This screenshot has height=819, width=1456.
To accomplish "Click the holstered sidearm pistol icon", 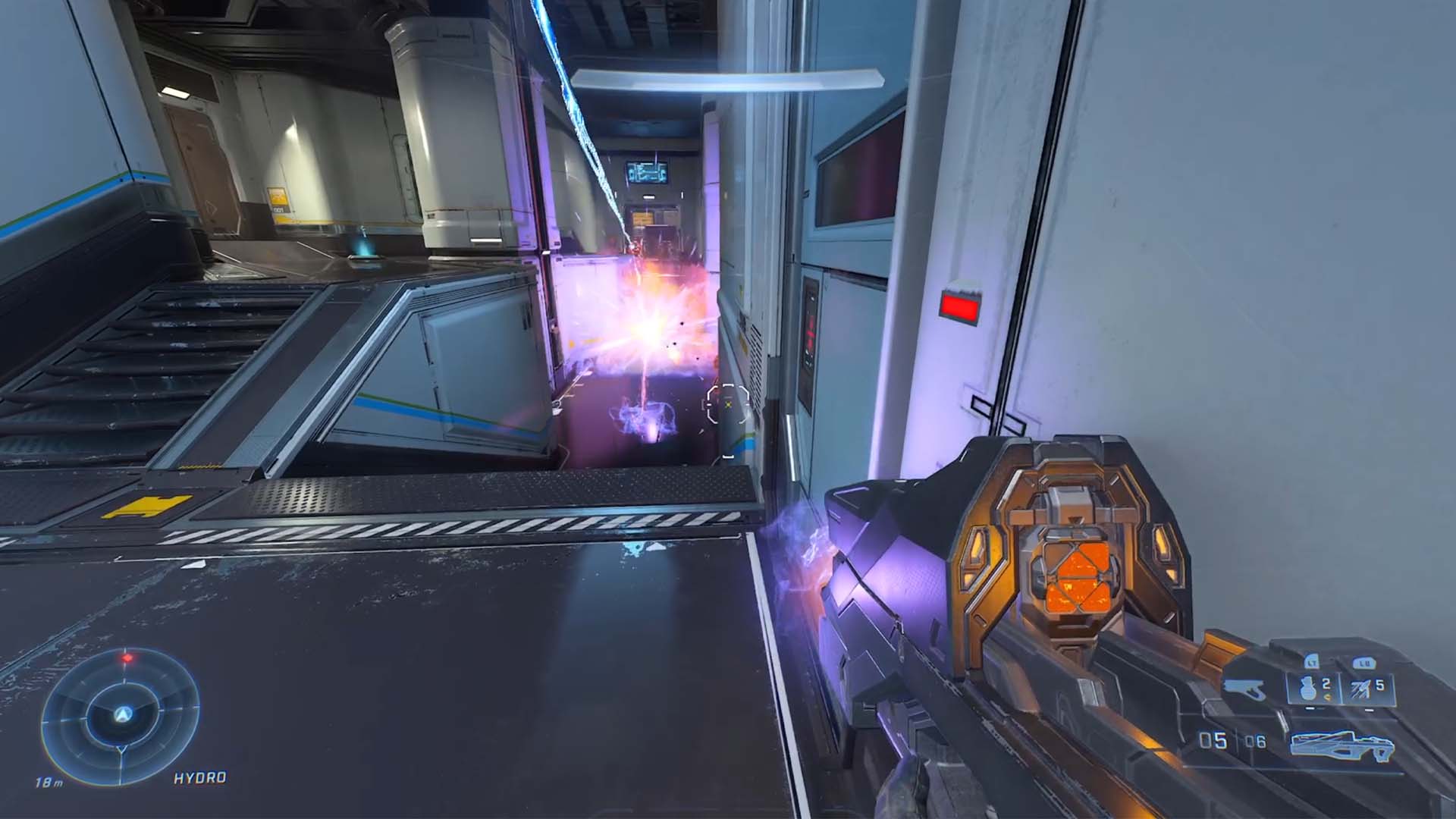I will (x=1243, y=690).
